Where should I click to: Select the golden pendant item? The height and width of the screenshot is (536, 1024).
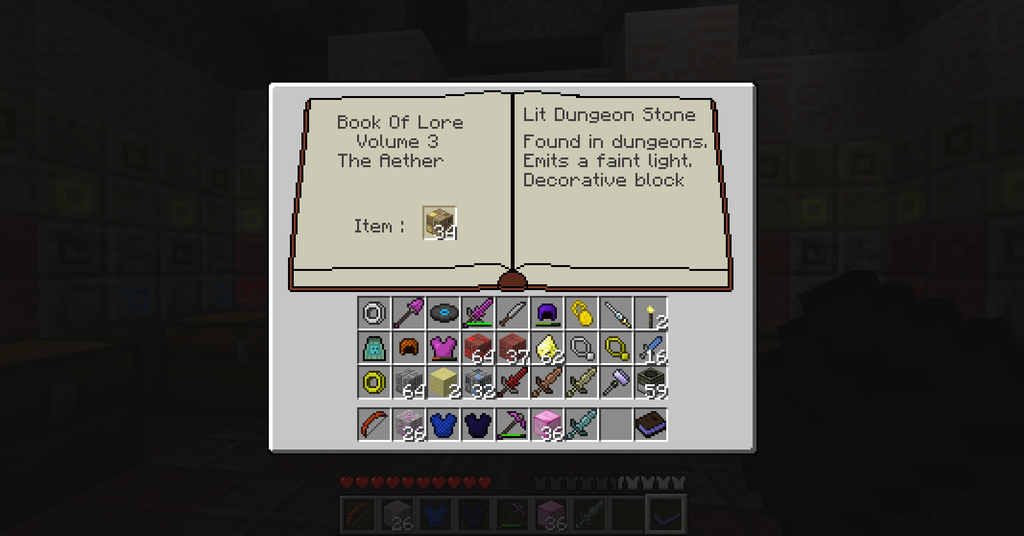point(581,314)
